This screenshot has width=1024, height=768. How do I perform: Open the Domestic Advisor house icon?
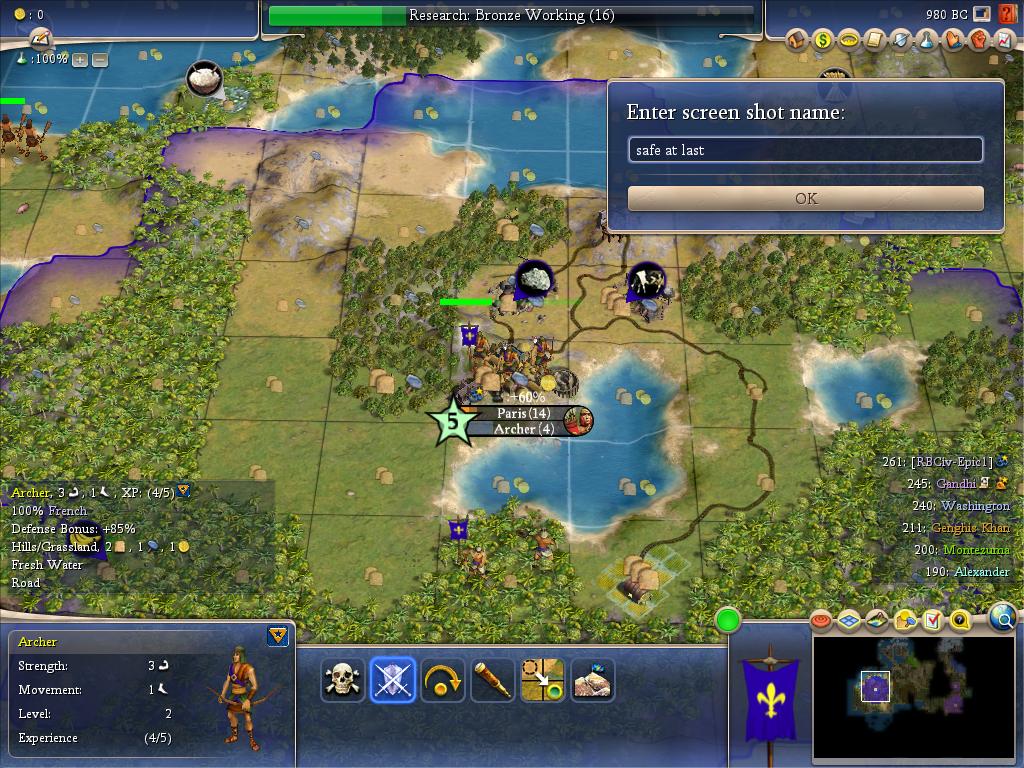[x=797, y=40]
